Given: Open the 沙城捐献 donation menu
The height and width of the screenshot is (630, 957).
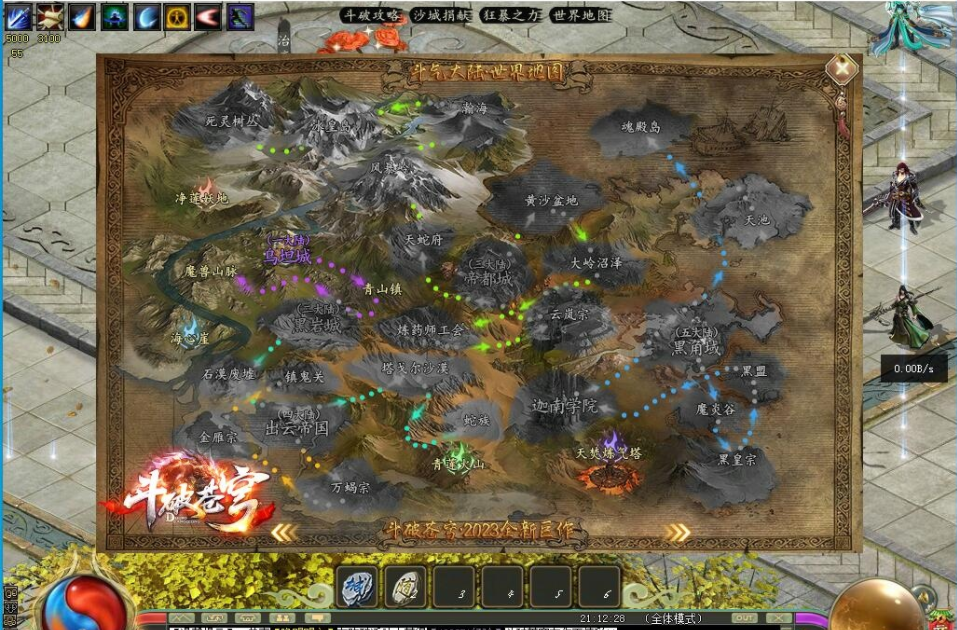Looking at the screenshot, I should pos(440,16).
